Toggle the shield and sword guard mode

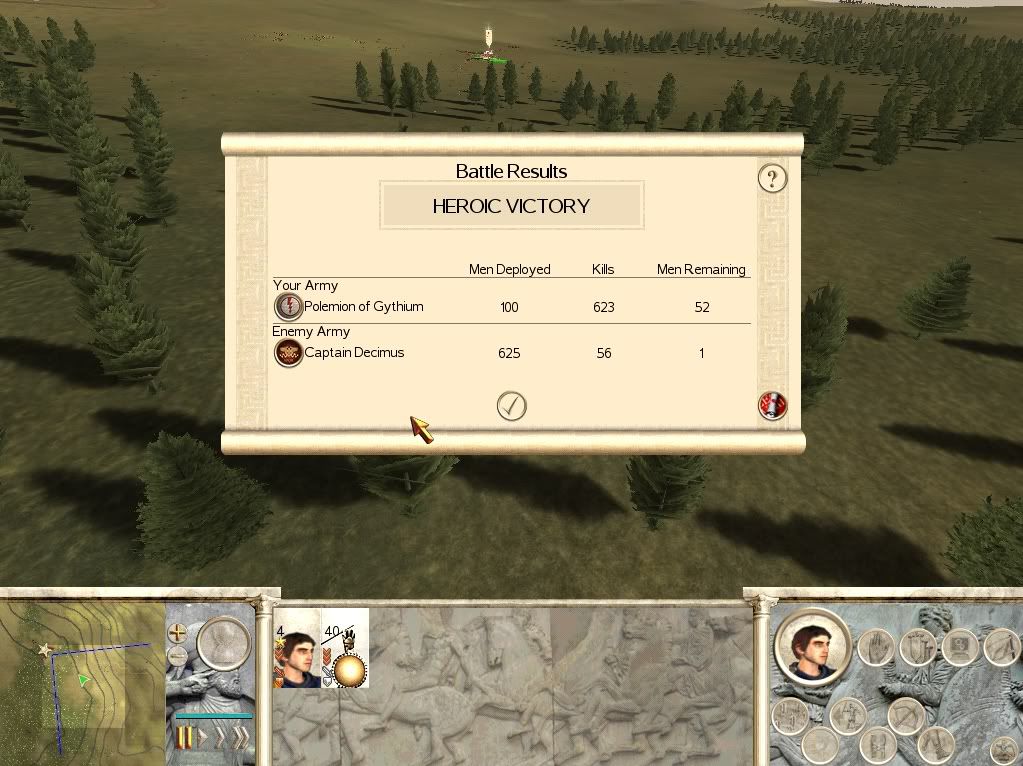click(x=917, y=647)
